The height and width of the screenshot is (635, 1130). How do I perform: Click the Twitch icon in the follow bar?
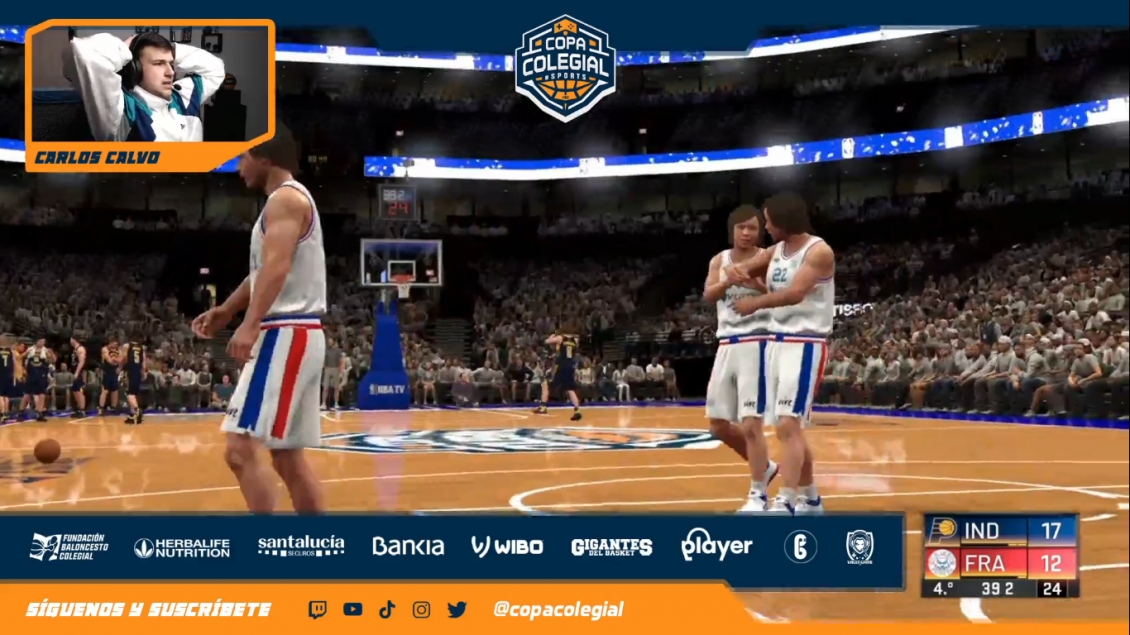tap(318, 609)
